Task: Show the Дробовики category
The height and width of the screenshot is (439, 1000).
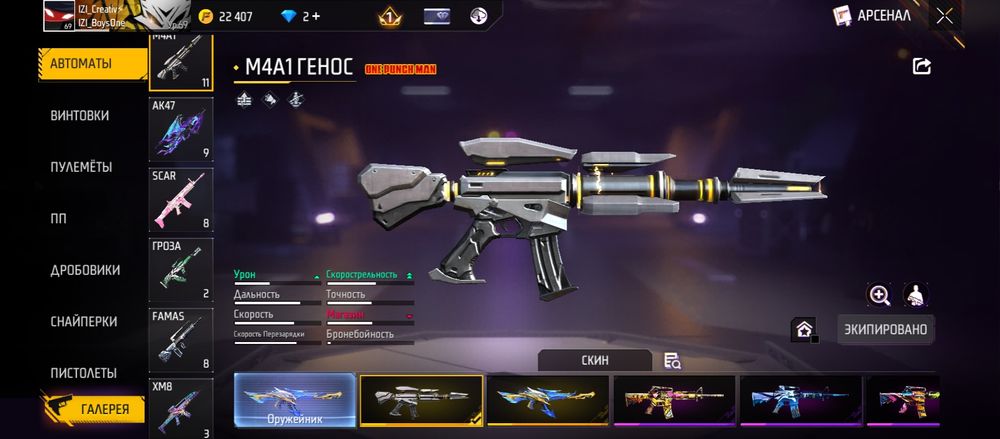Action: click(85, 270)
